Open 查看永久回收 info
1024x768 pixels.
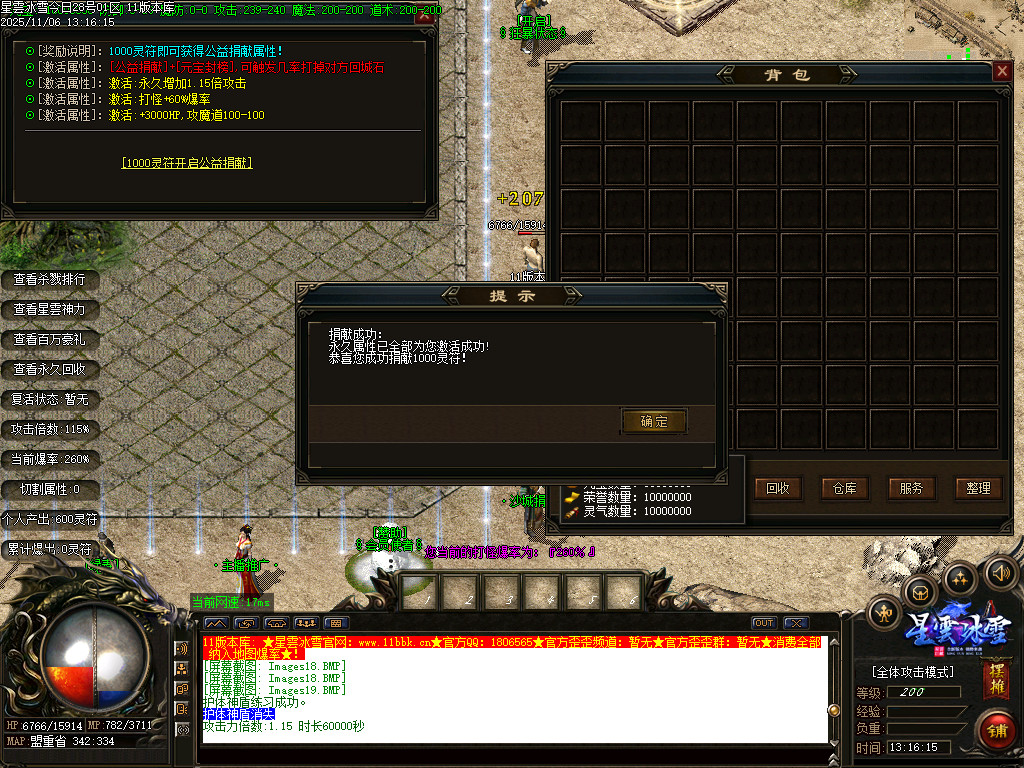coord(49,369)
